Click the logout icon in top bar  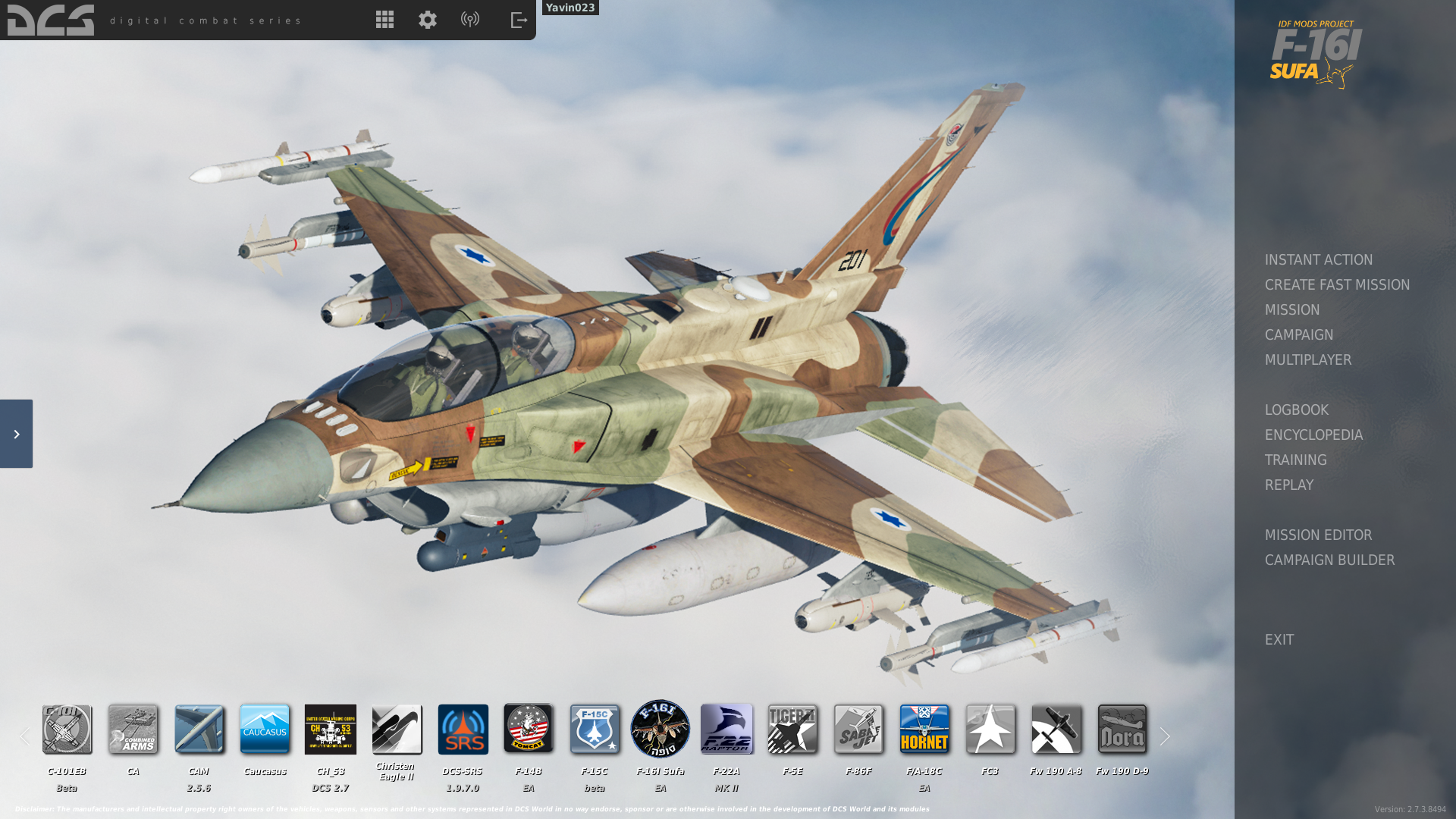pos(519,20)
